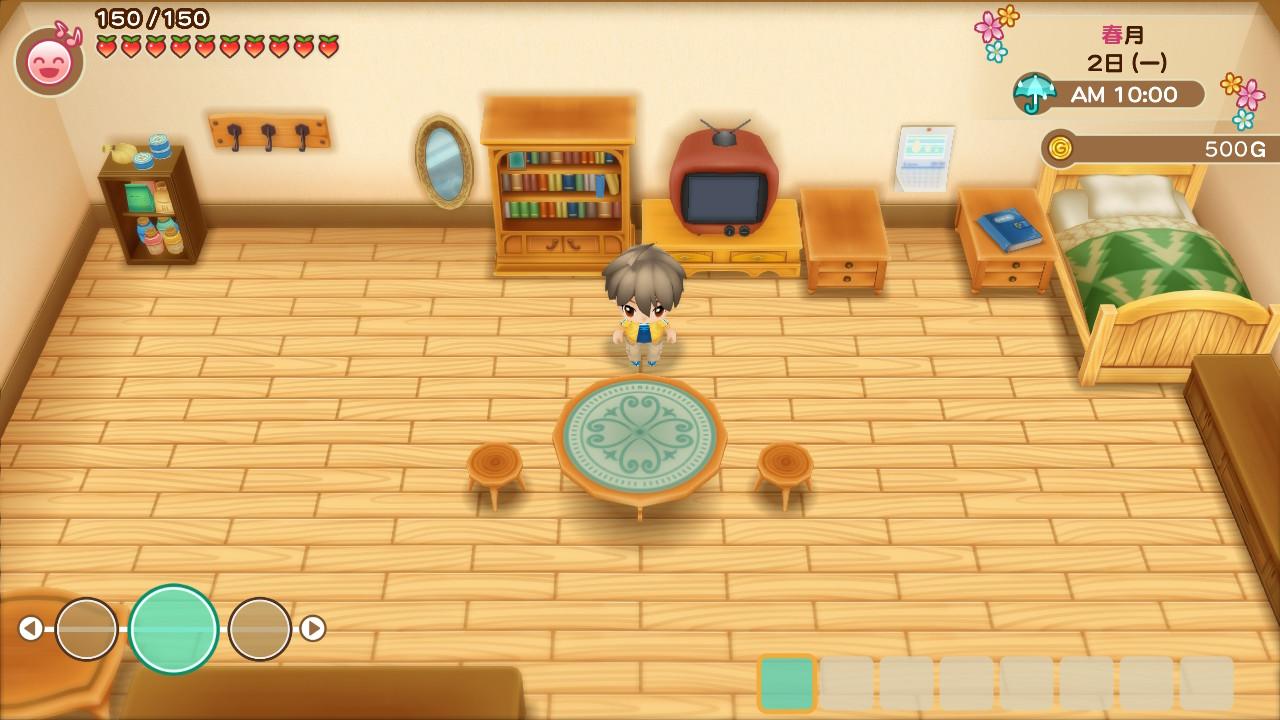This screenshot has width=1280, height=720.
Task: Choose the highlighted green inventory slot
Action: [787, 684]
